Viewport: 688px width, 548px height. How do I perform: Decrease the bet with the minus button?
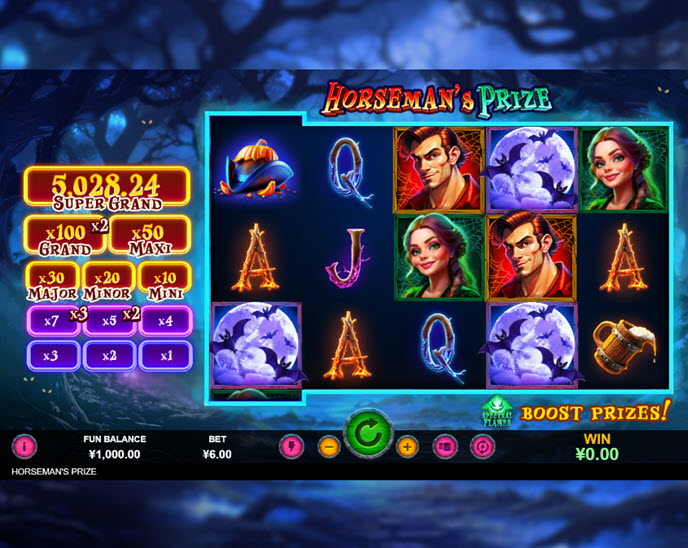tap(329, 447)
